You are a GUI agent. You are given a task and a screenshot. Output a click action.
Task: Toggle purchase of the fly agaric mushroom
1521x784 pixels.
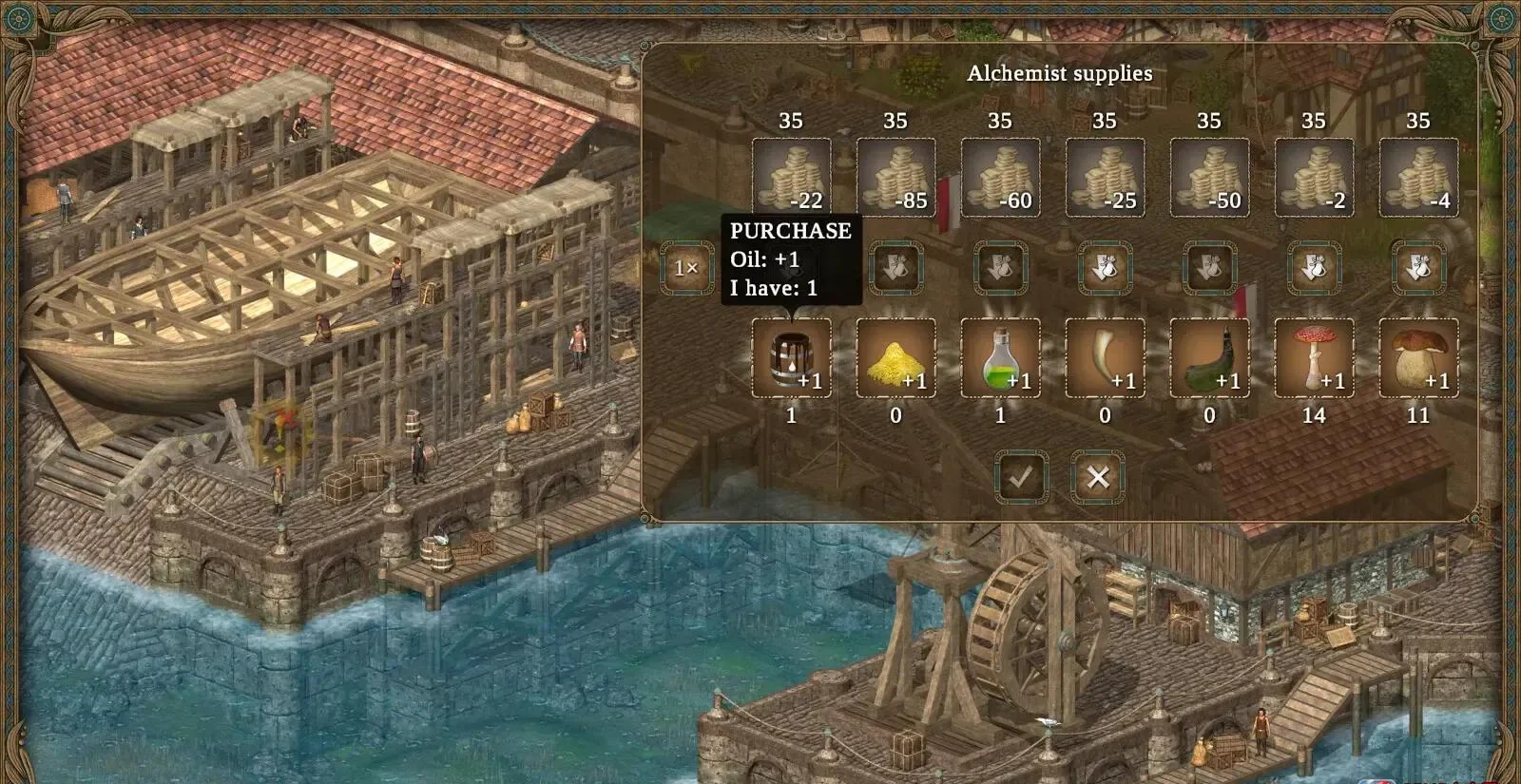(x=1316, y=268)
